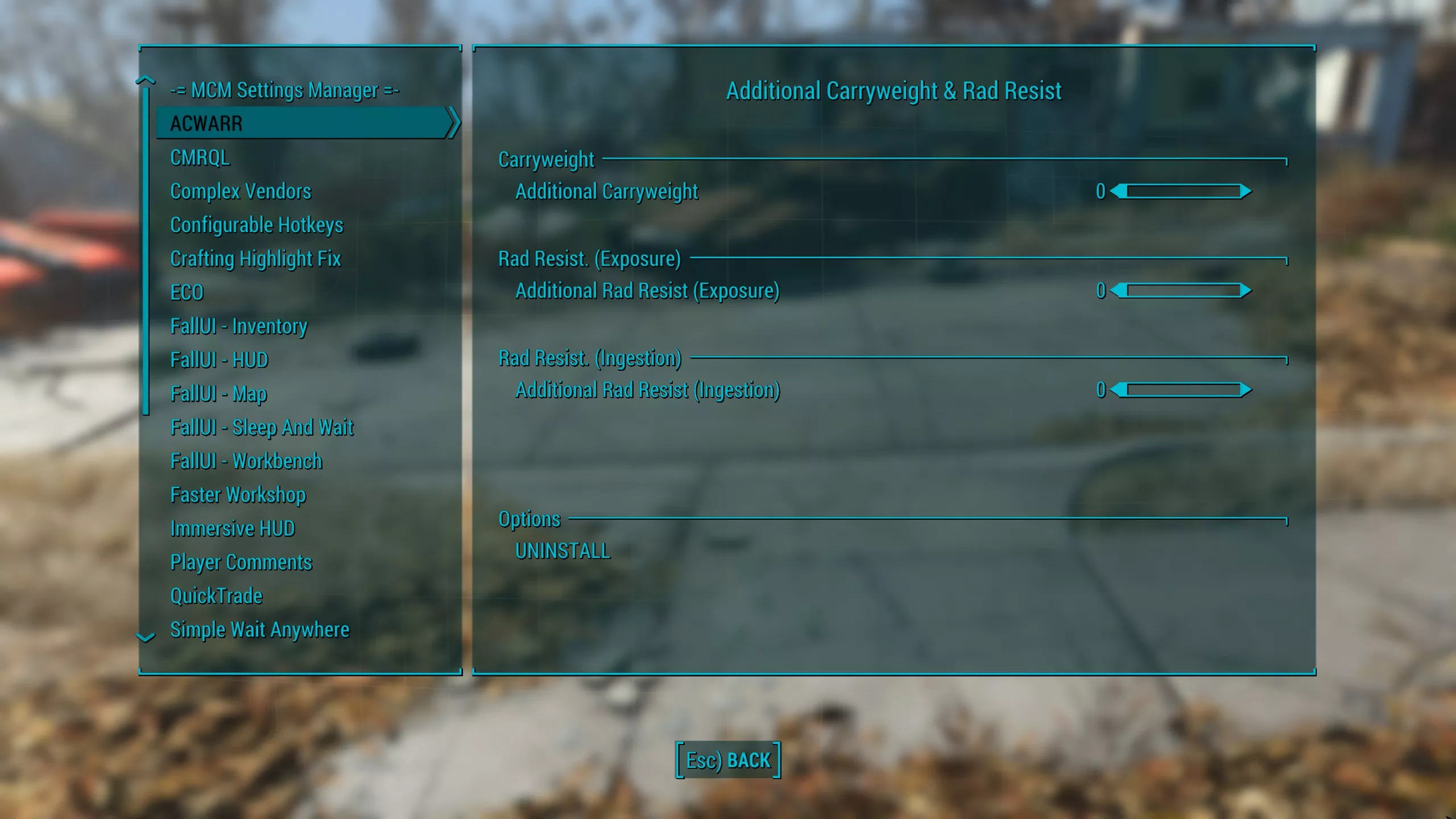Screen dimensions: 1456x819
Task: Choose Complex Vendors in the mod list
Action: pos(241,191)
